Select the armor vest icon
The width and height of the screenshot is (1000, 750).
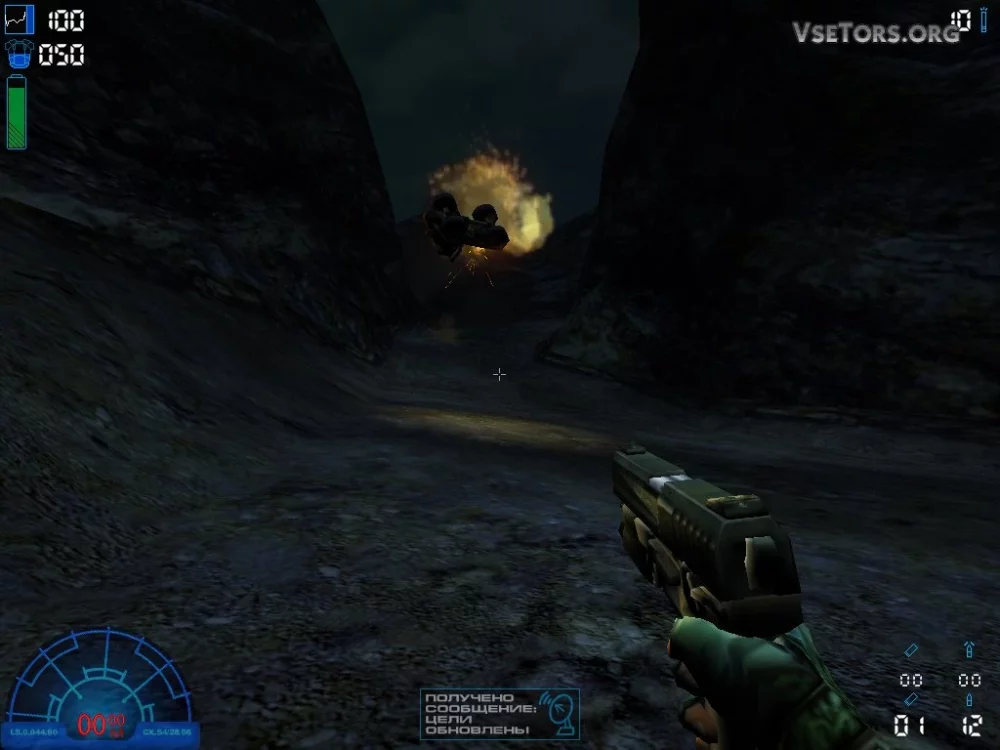[19, 54]
